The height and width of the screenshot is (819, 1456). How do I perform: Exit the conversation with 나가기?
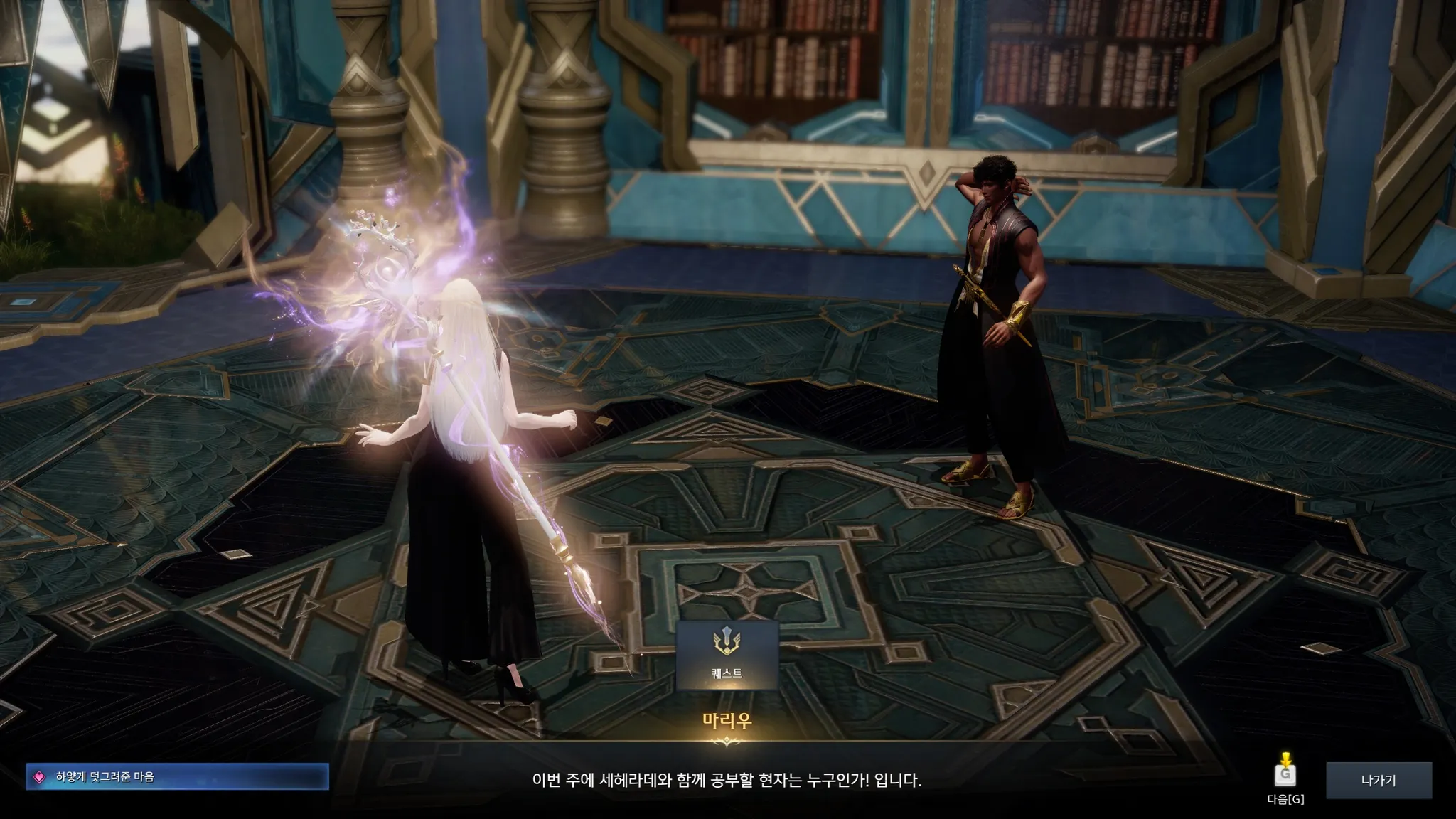pyautogui.click(x=1378, y=780)
